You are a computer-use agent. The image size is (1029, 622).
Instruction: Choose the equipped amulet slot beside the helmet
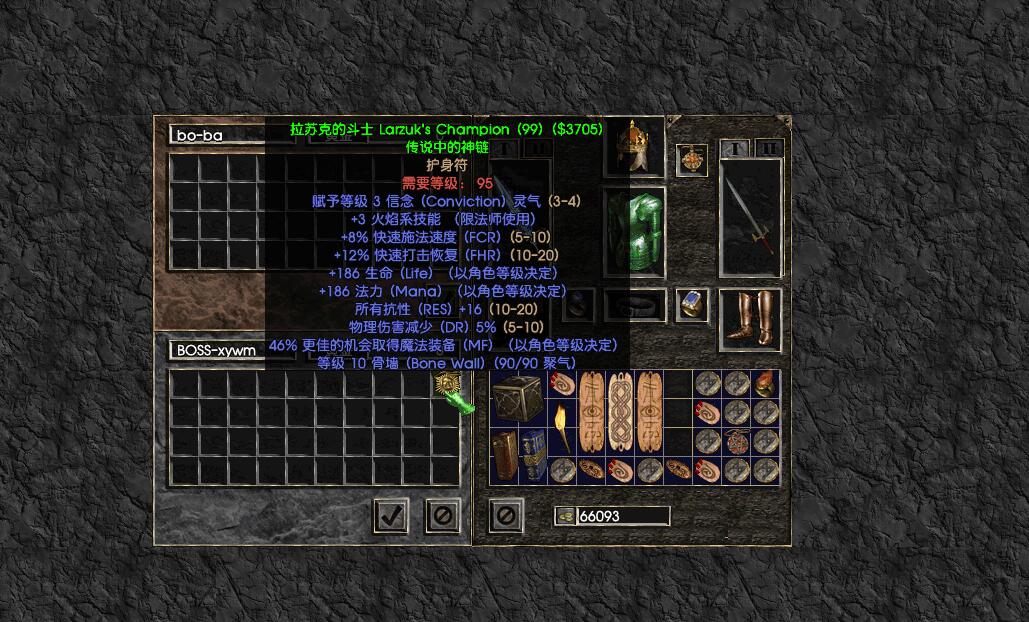(692, 159)
